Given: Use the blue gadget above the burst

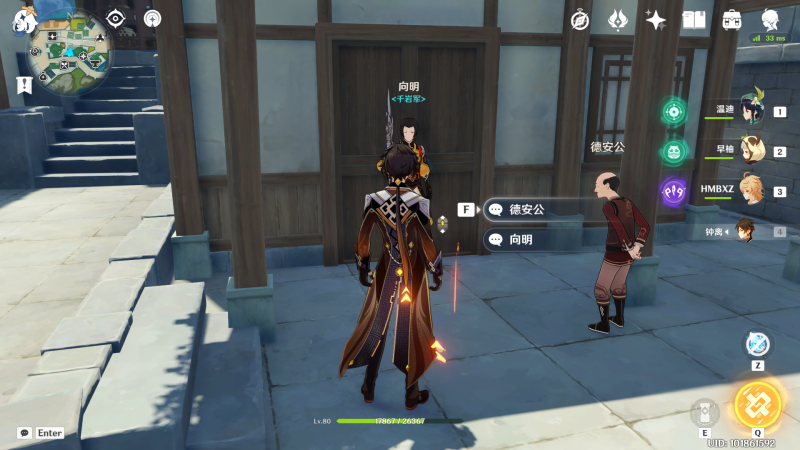Looking at the screenshot, I should pyautogui.click(x=757, y=343).
